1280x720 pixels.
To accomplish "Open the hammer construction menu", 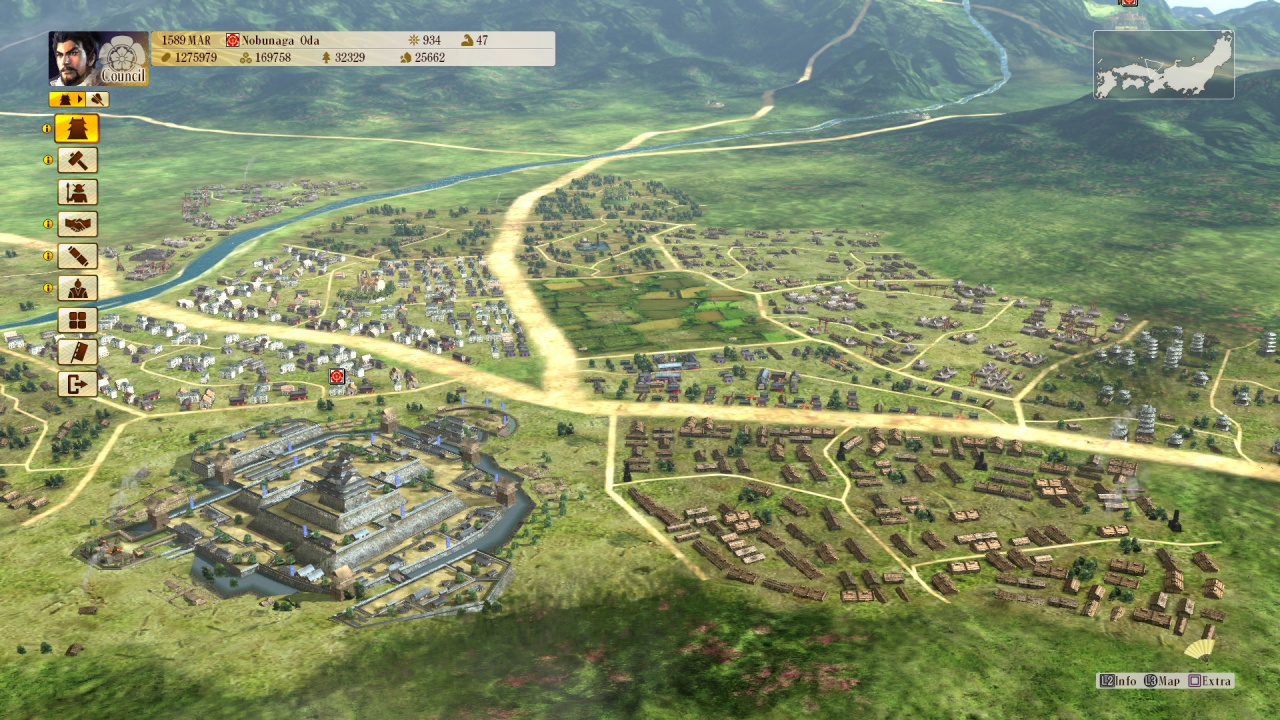I will [x=77, y=160].
